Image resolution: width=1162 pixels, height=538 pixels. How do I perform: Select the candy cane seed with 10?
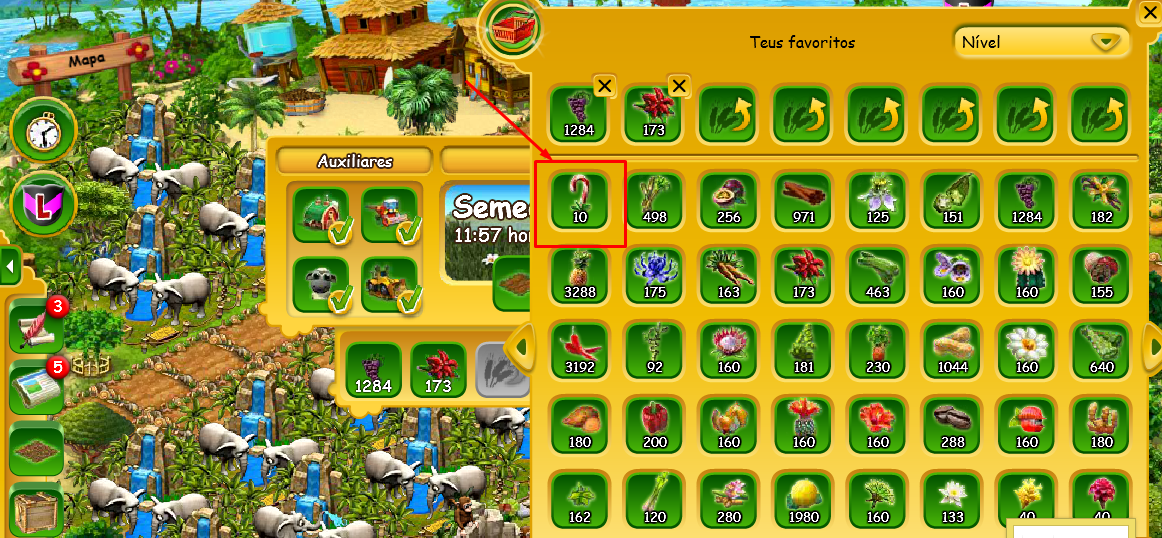581,198
